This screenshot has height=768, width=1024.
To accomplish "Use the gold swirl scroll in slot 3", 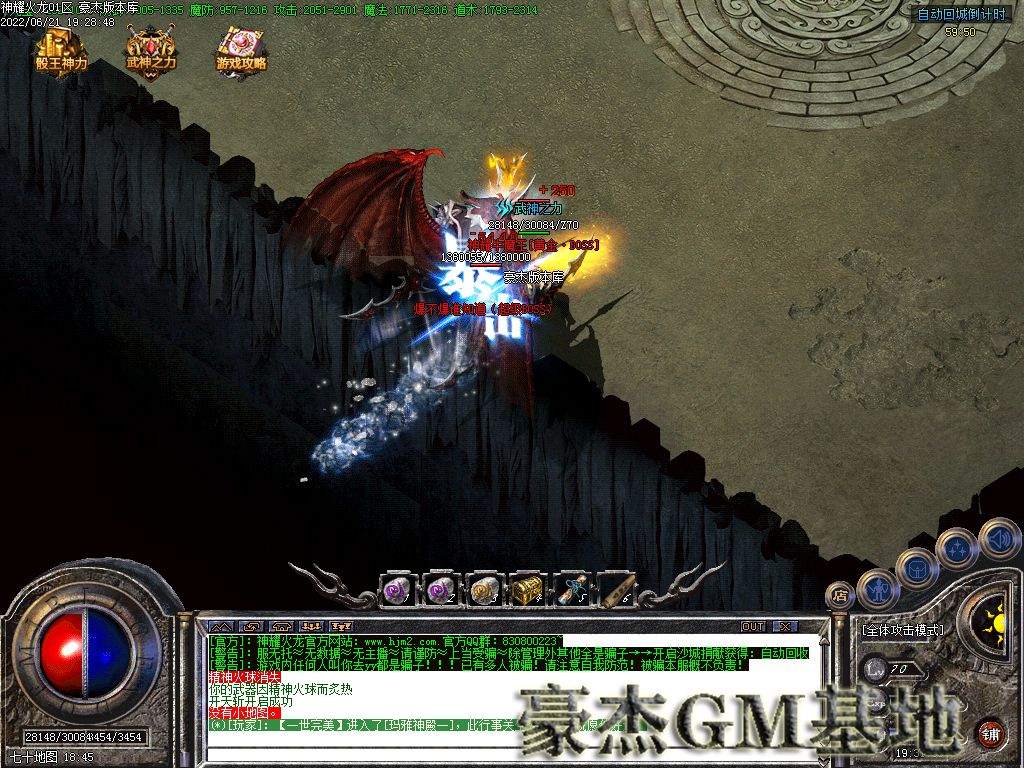I will (485, 590).
